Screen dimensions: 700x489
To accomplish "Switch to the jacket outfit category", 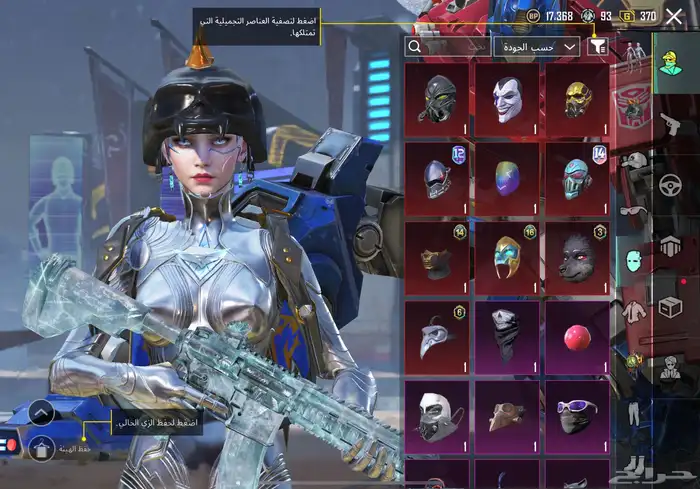I will click(632, 311).
